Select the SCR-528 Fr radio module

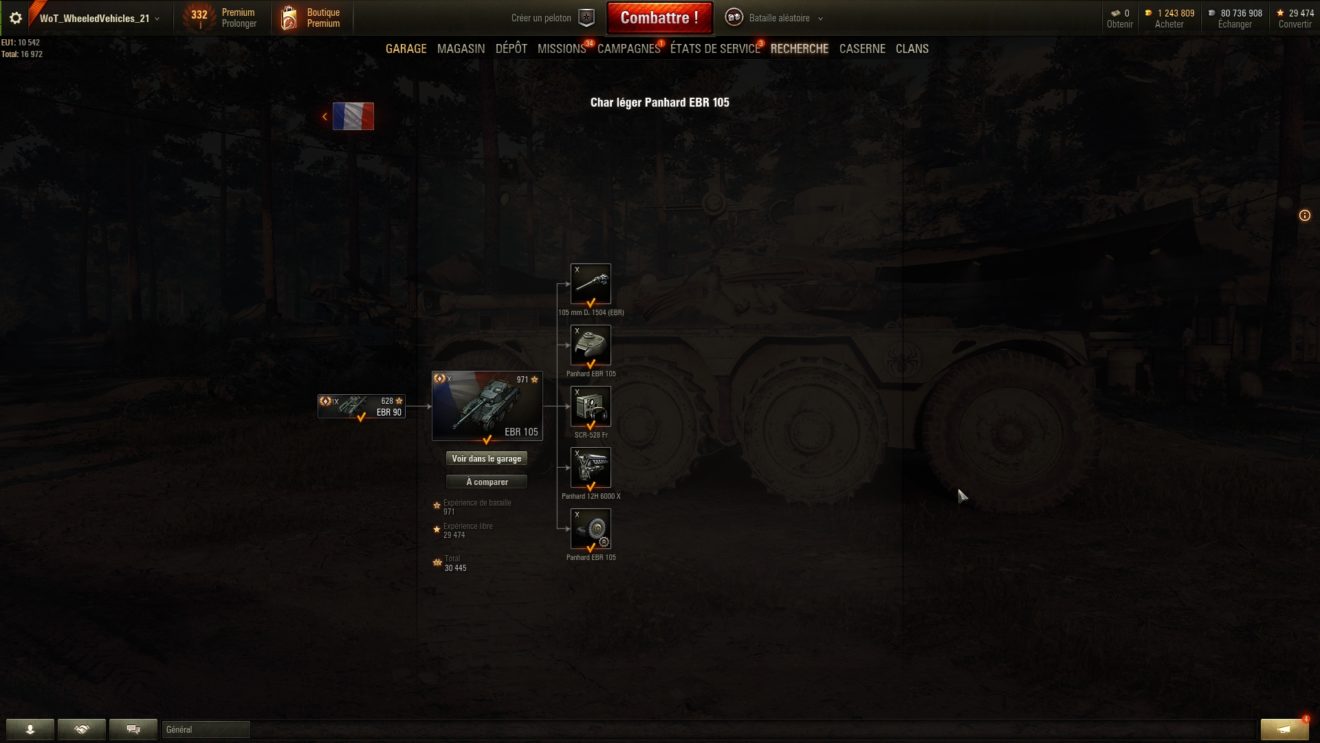click(x=590, y=407)
